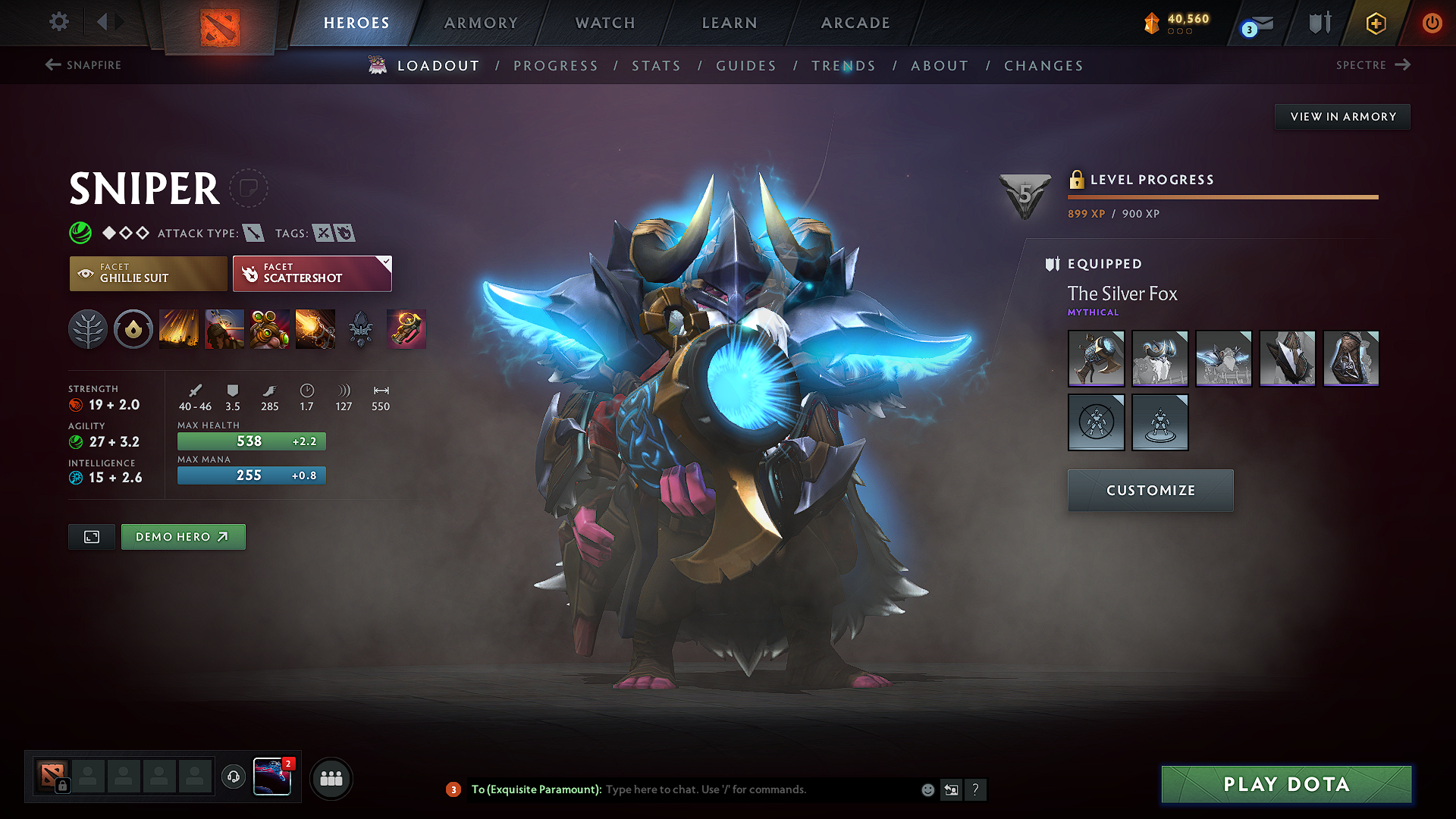Open chat wheel settings beside the chat box

951,789
